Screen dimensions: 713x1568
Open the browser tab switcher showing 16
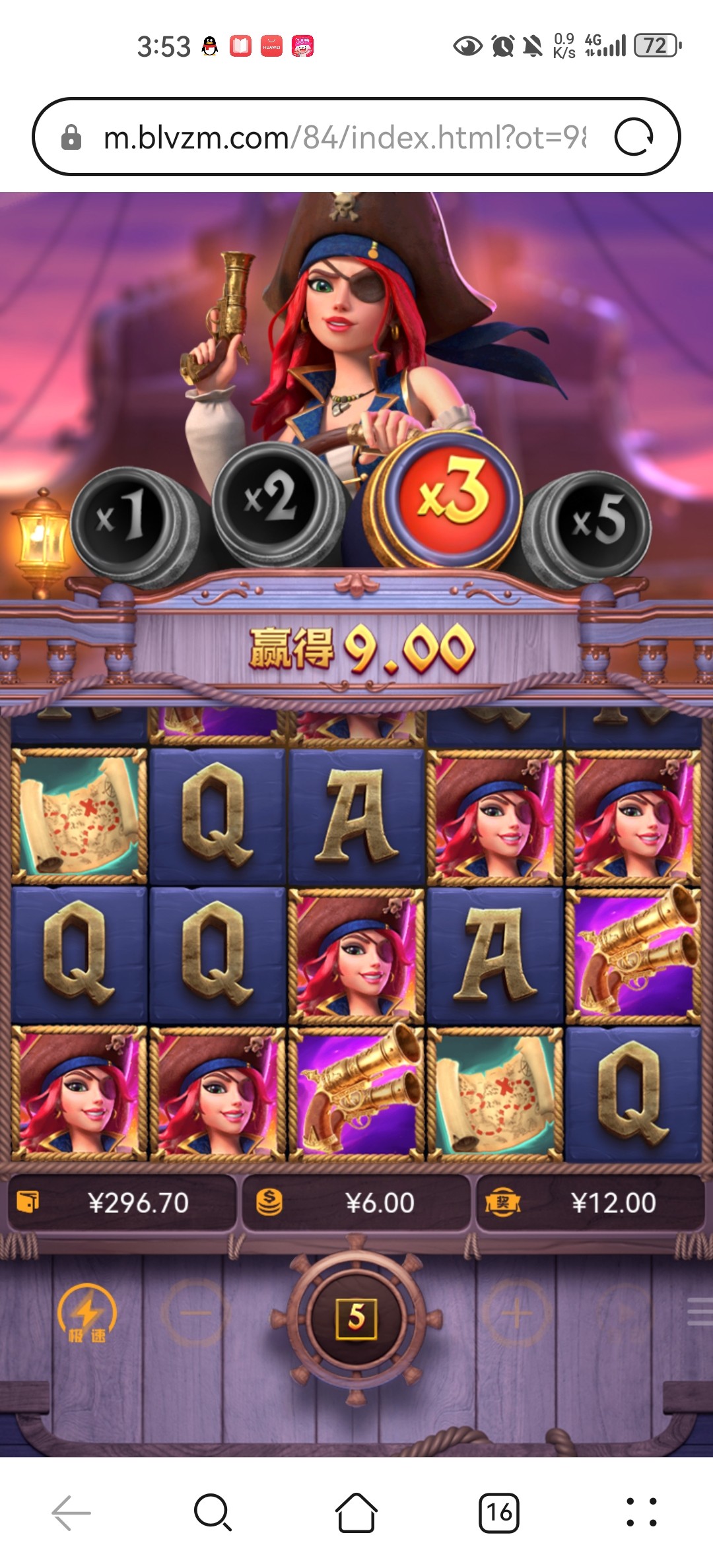coord(498,1513)
